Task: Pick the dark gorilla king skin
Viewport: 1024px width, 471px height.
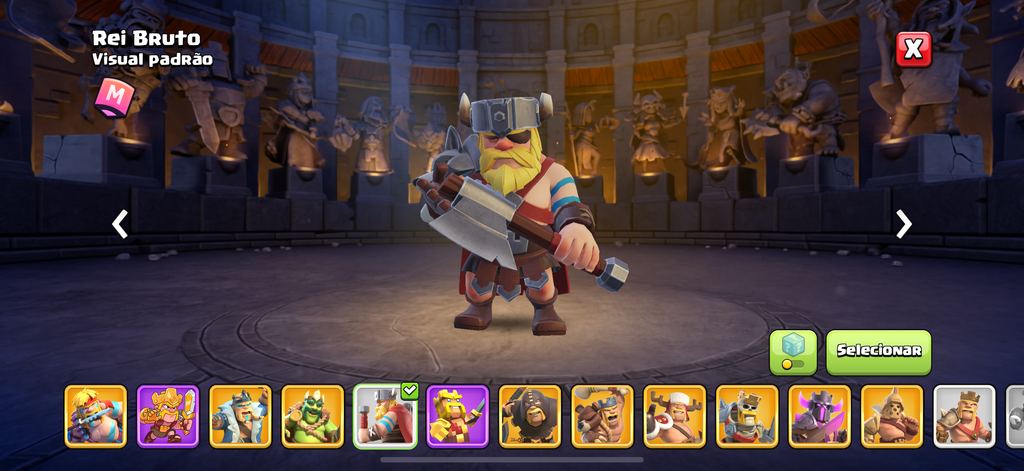Action: 530,414
